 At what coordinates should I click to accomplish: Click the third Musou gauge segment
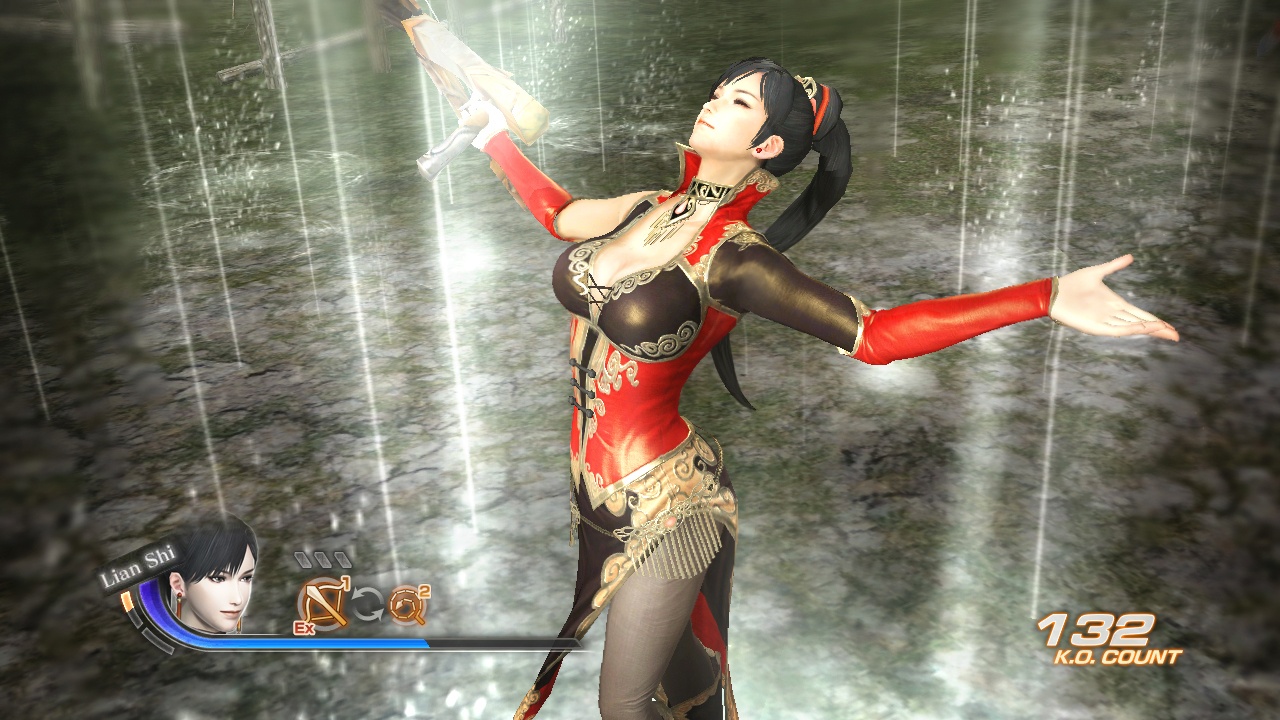point(341,559)
